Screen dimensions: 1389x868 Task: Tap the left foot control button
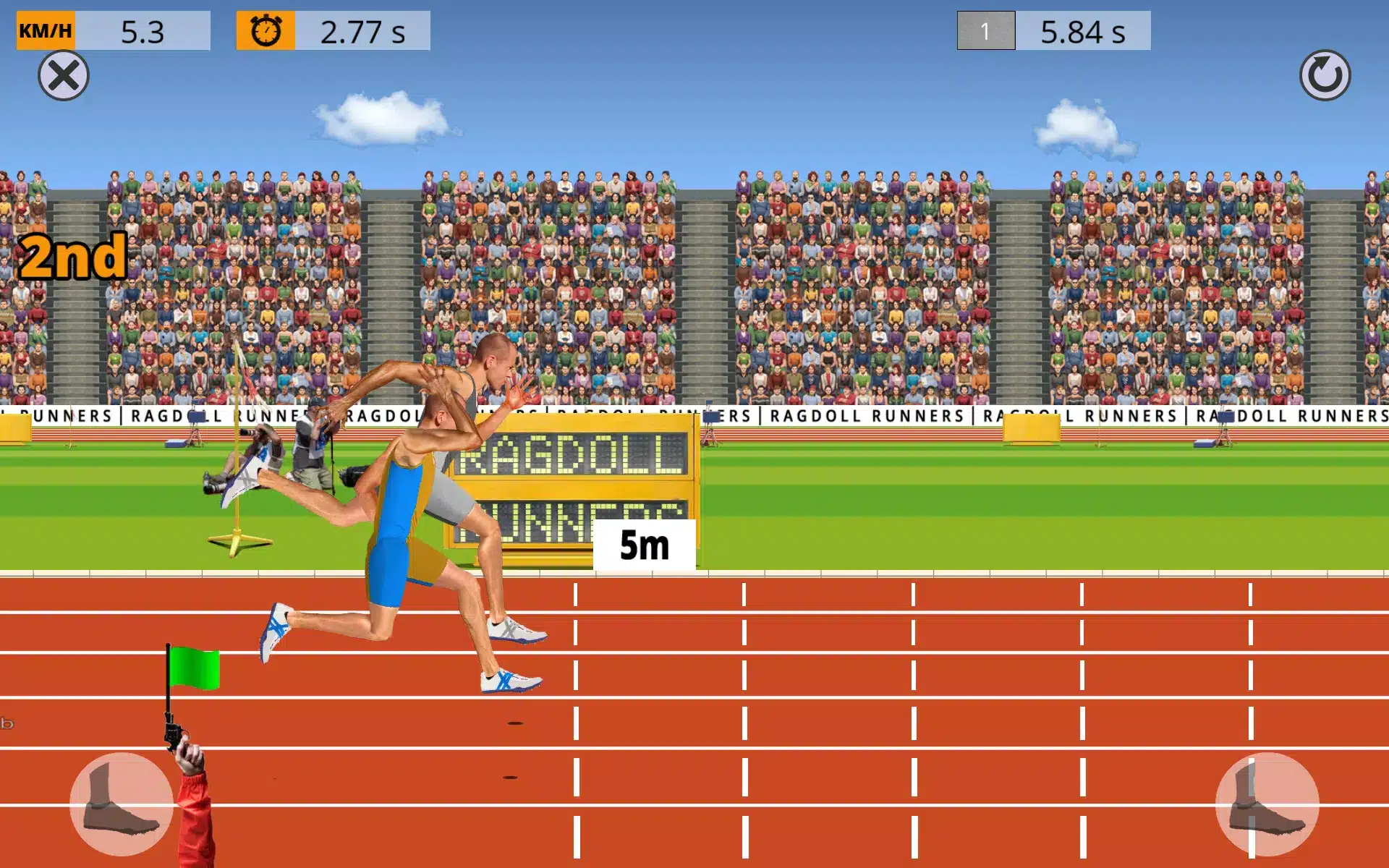coord(121,804)
